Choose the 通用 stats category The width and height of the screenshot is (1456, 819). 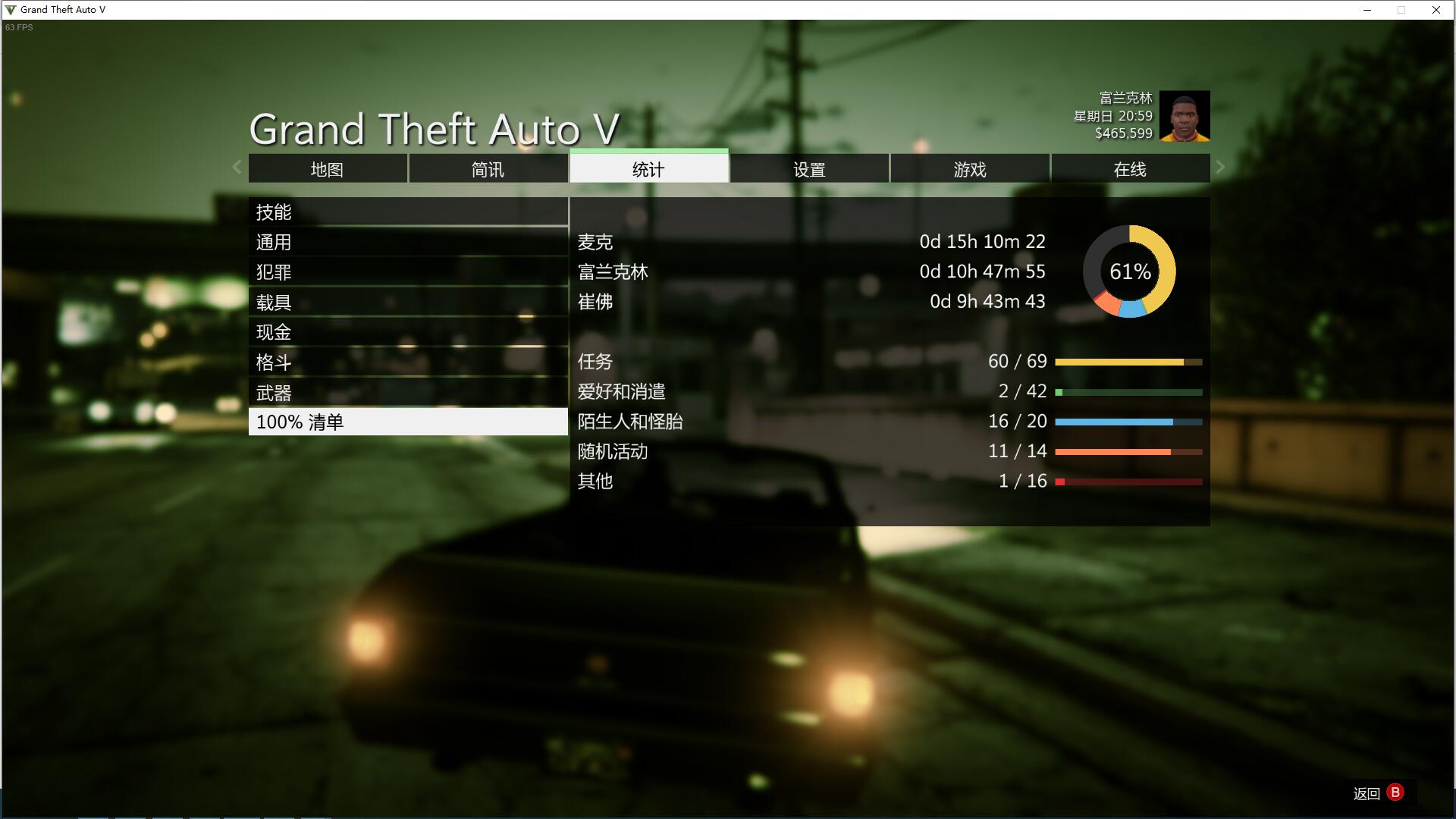408,242
